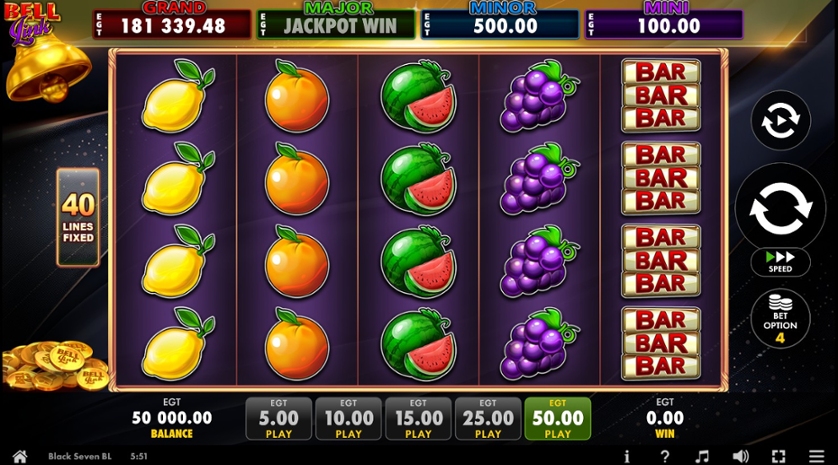Show help with the question mark icon

coord(665,456)
